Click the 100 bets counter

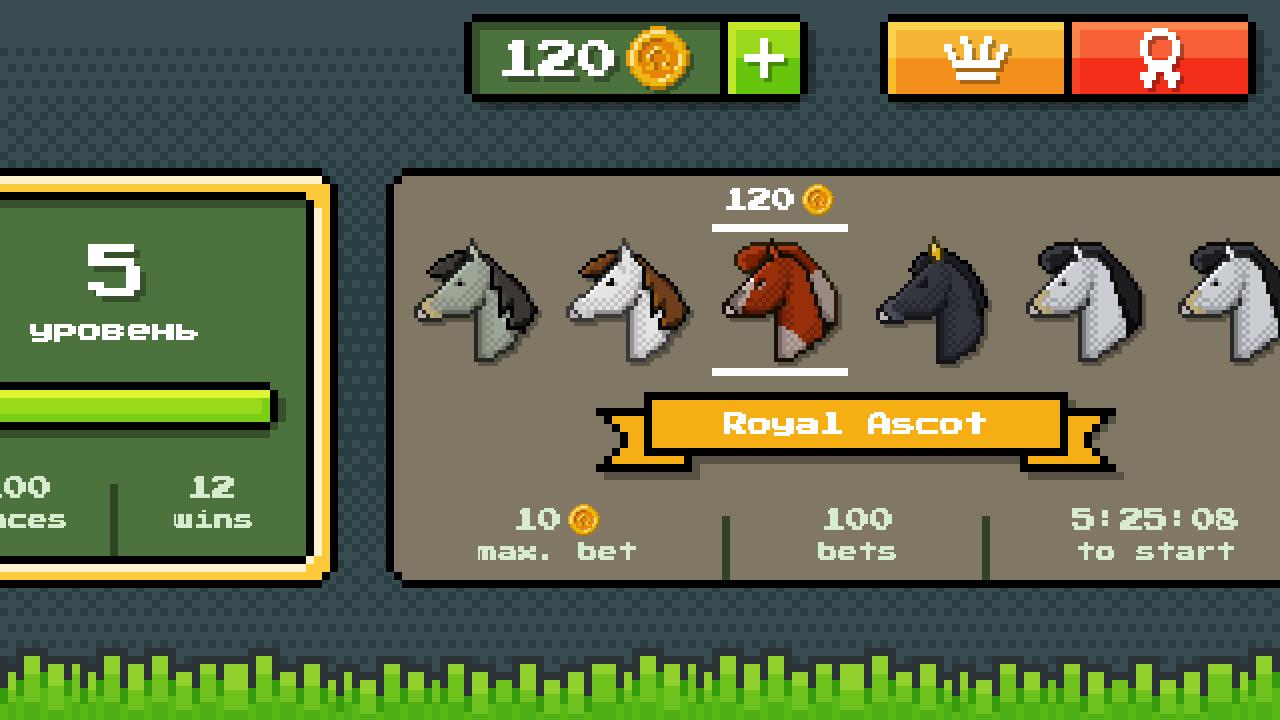click(x=857, y=533)
